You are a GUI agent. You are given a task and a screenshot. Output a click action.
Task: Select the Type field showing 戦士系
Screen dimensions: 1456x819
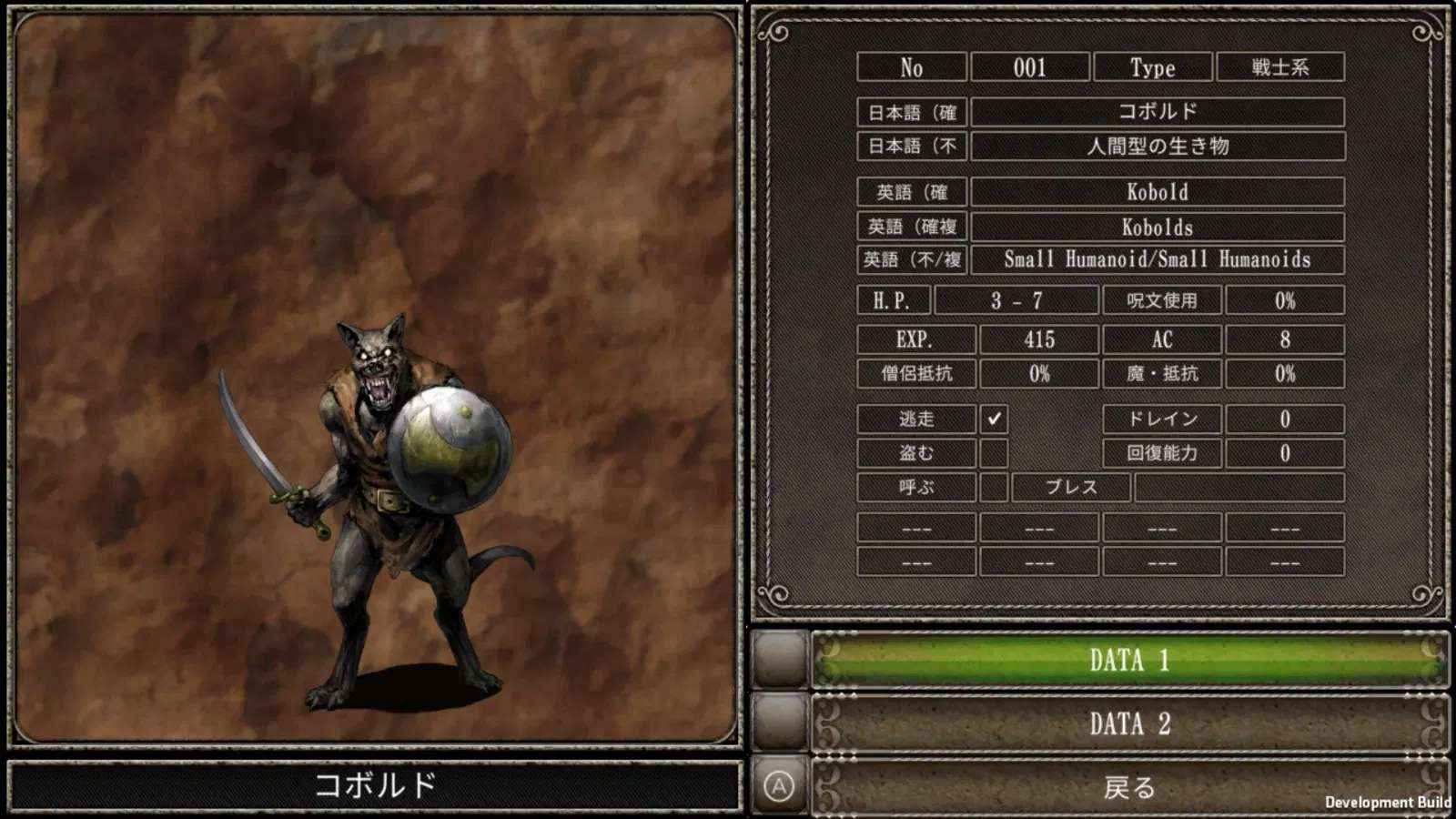click(1280, 67)
